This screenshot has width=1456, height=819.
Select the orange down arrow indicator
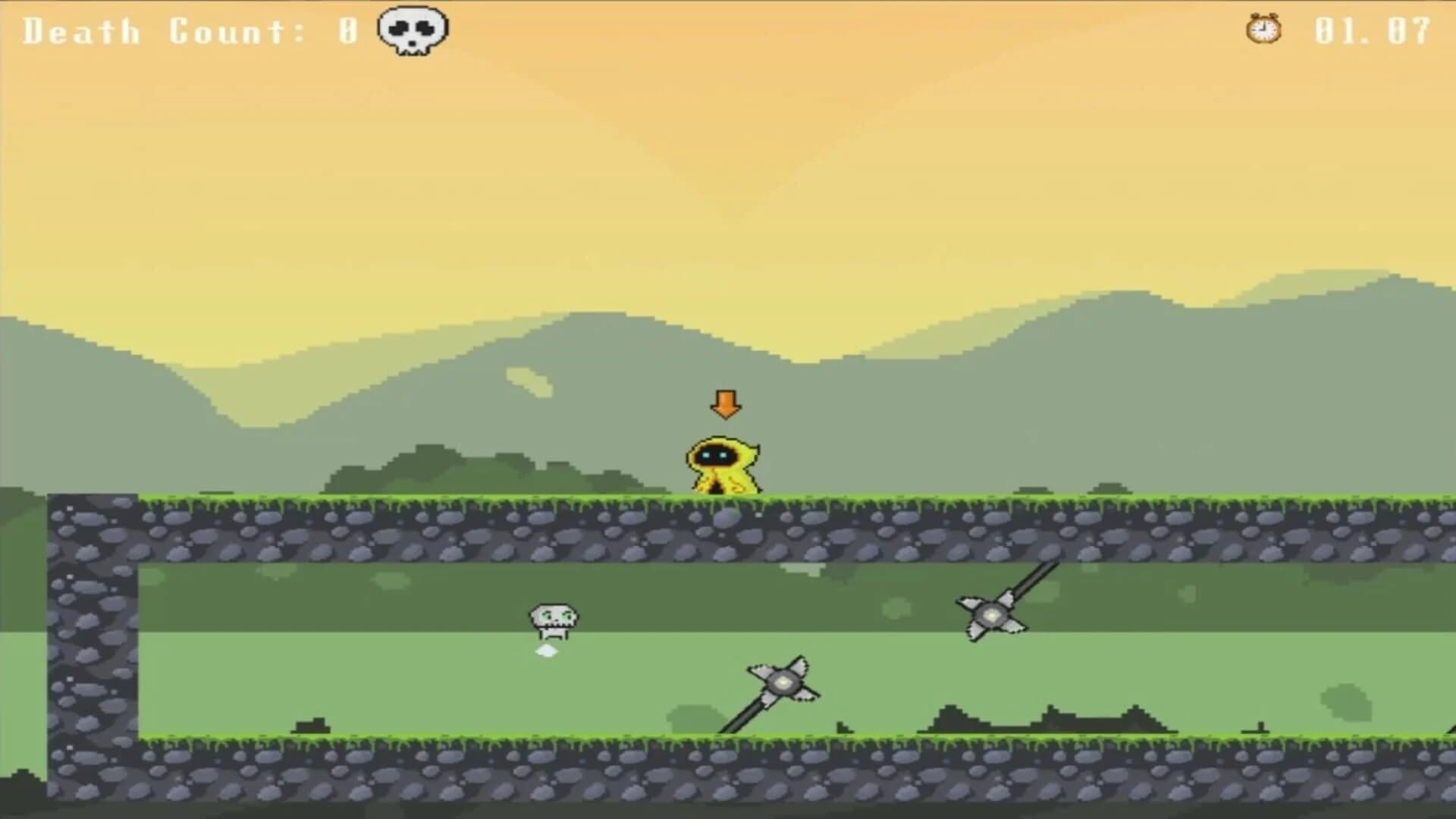pyautogui.click(x=727, y=406)
